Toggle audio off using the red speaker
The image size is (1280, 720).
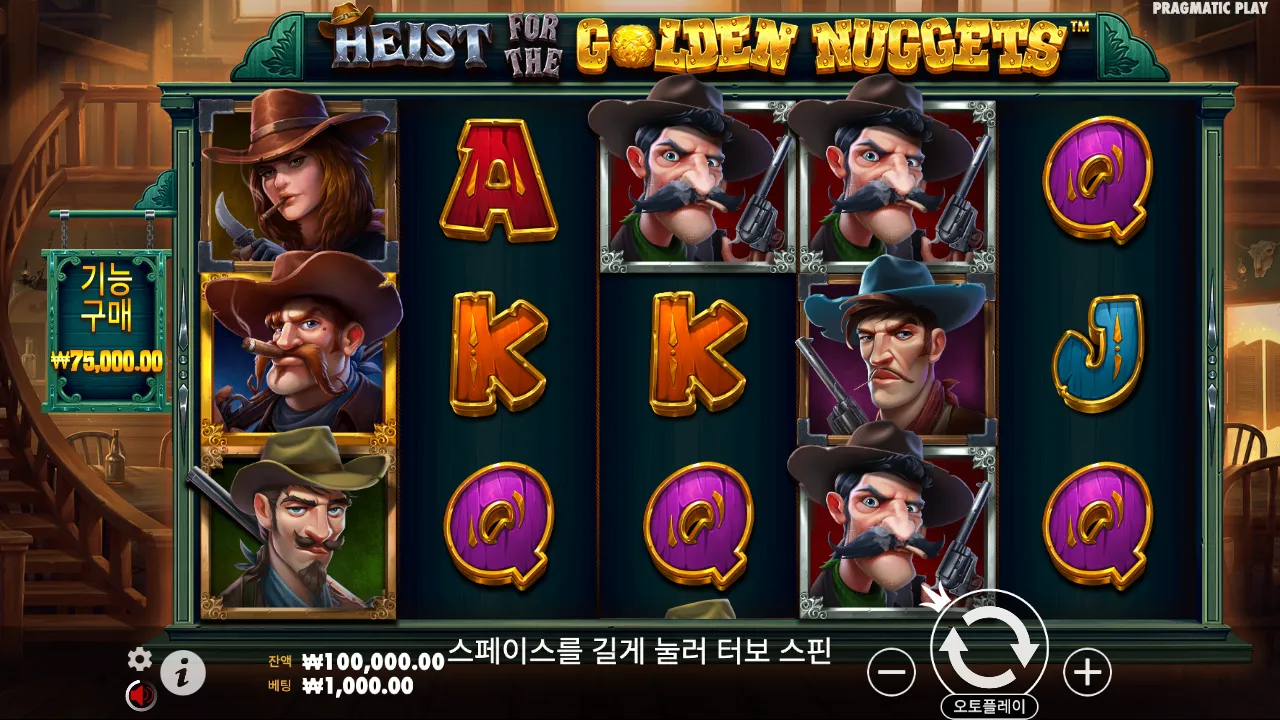coord(138,695)
